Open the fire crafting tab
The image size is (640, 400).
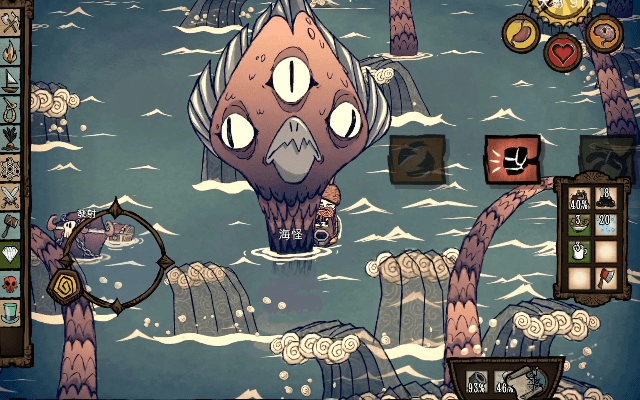11,52
